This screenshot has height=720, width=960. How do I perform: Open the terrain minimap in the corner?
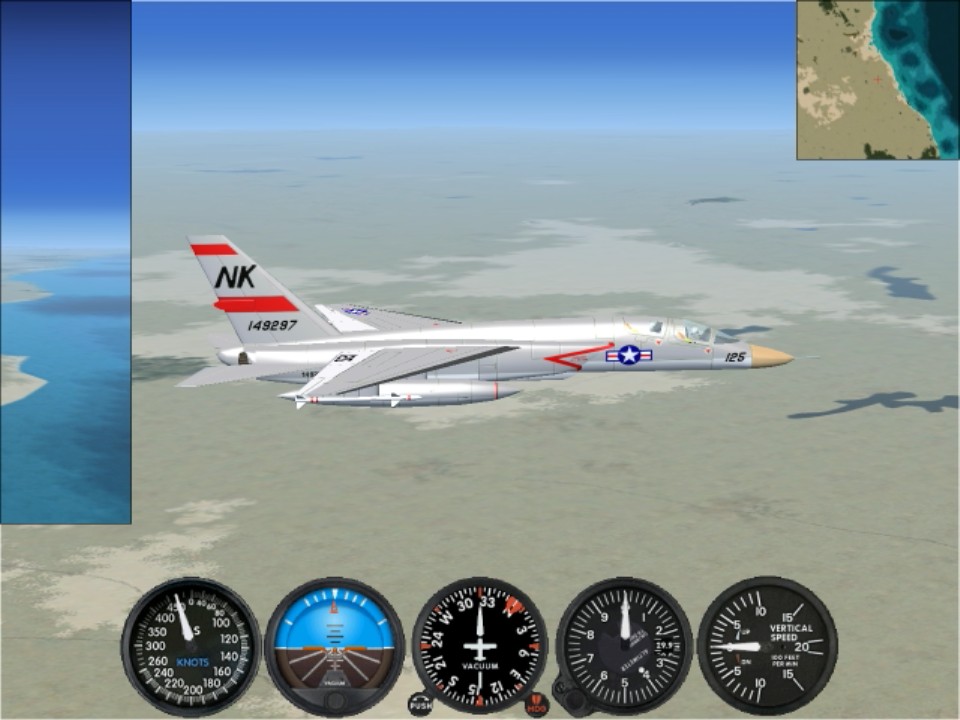tap(877, 80)
